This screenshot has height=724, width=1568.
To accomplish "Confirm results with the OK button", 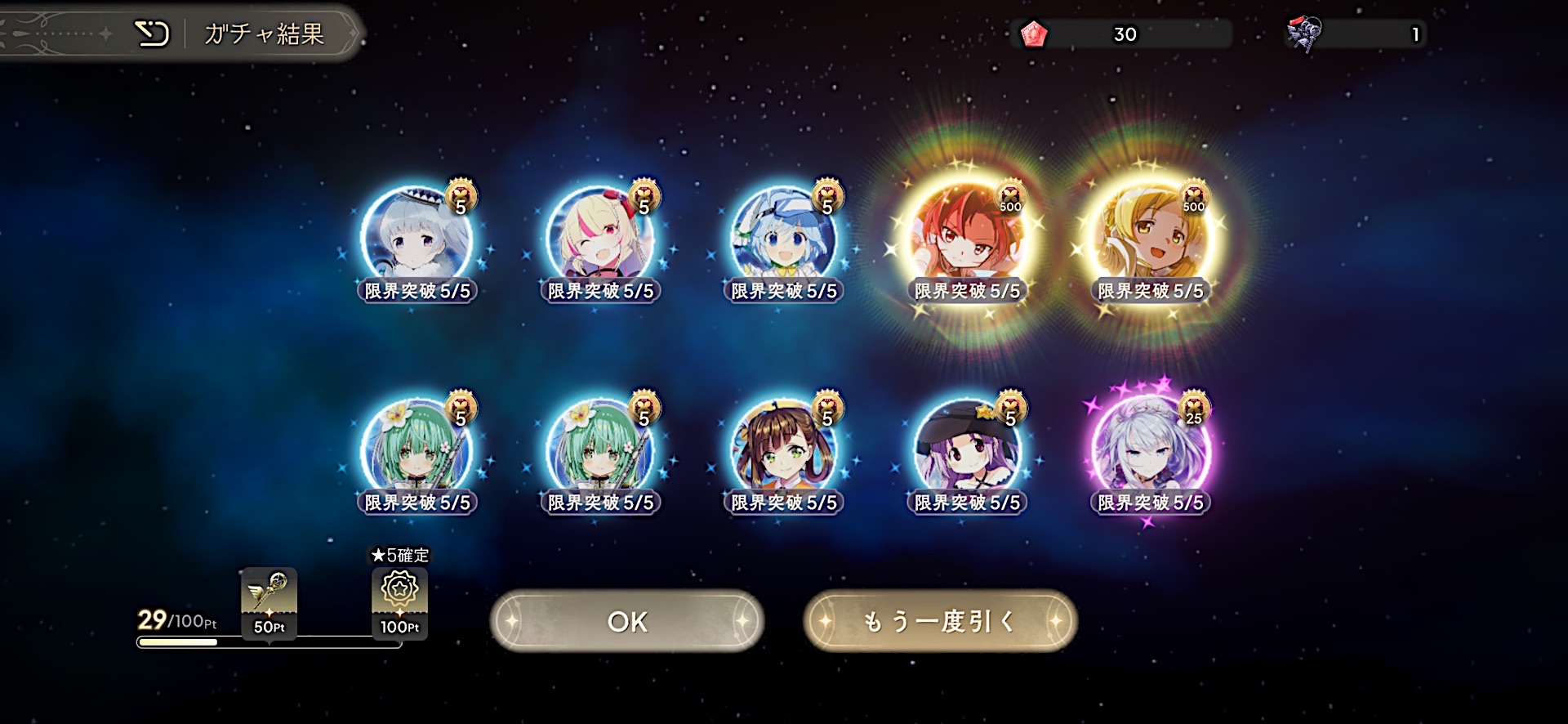I will tap(626, 622).
